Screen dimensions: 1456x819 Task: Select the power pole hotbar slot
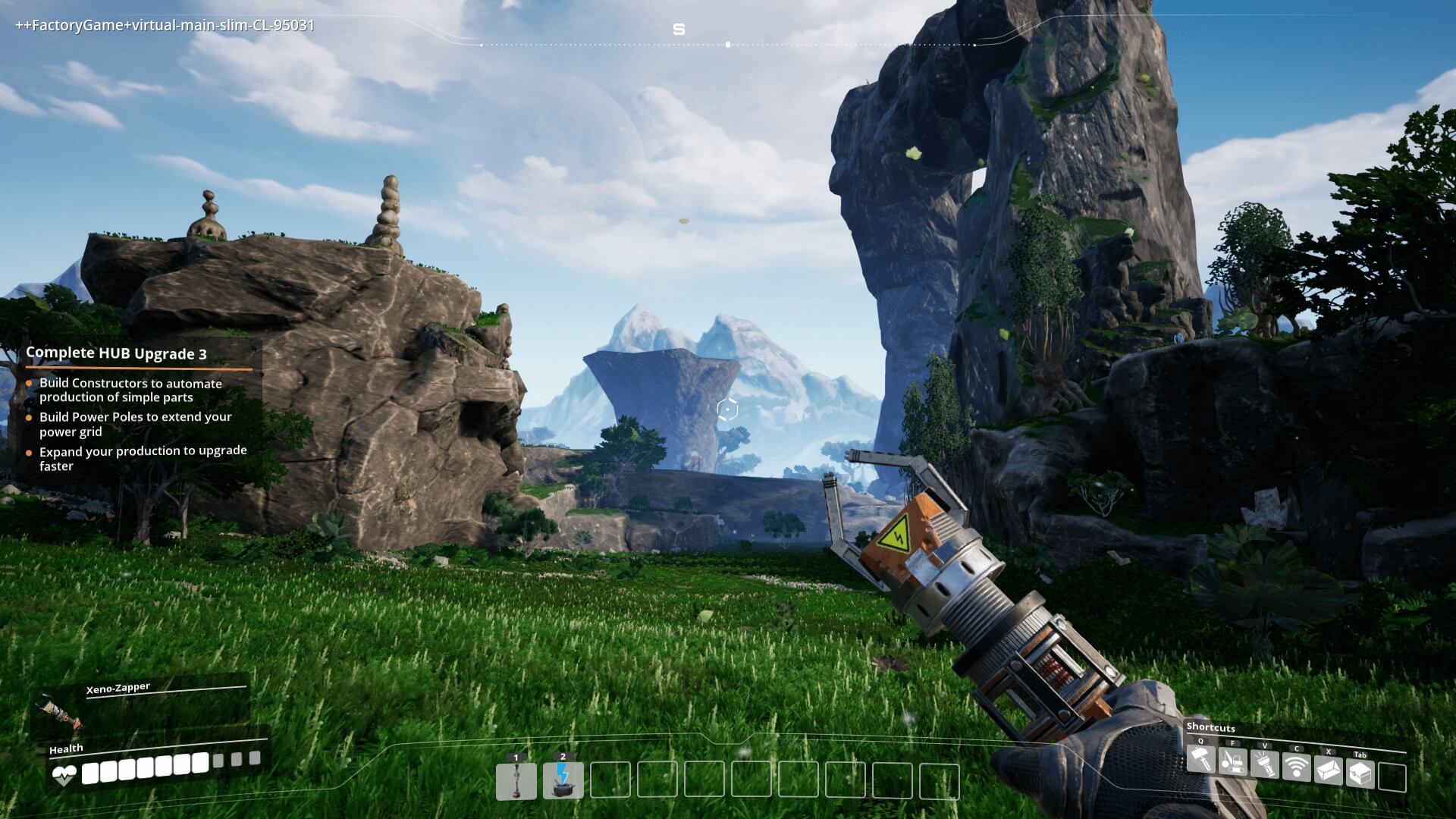click(516, 781)
